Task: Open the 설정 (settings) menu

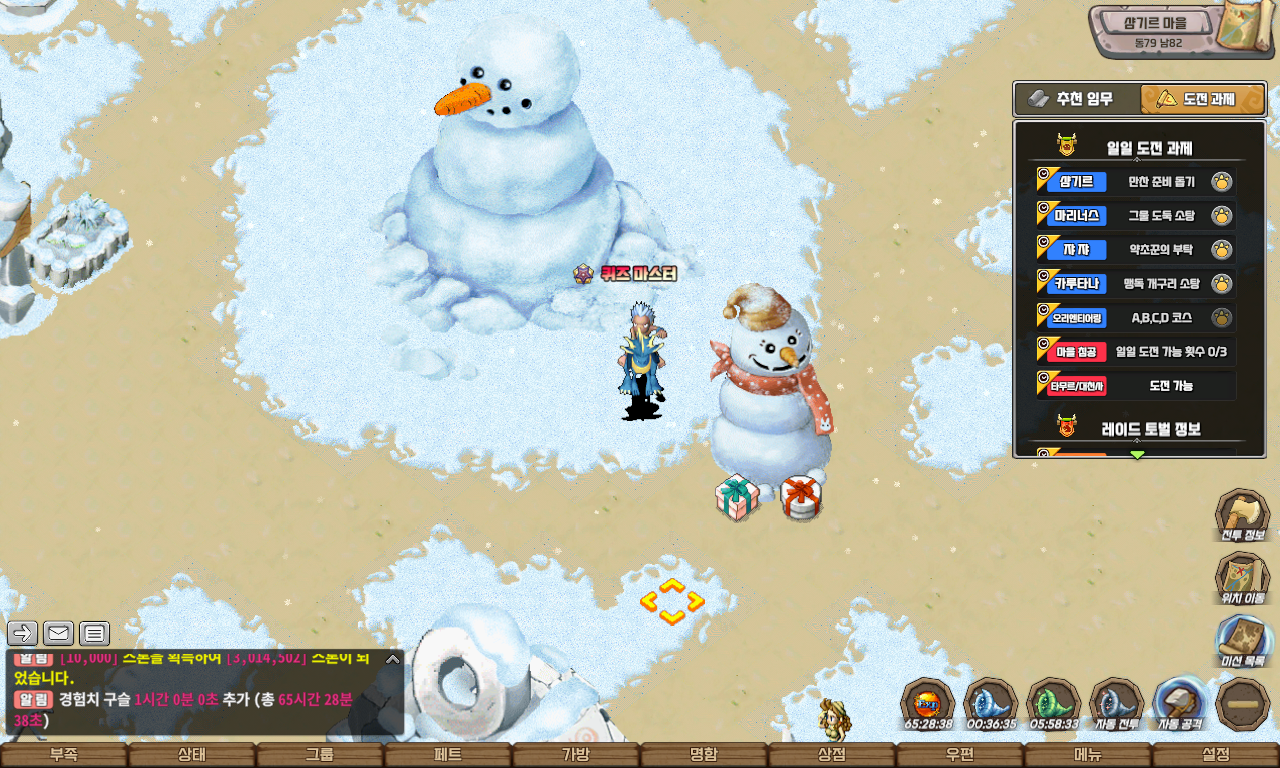Action: pyautogui.click(x=1216, y=755)
